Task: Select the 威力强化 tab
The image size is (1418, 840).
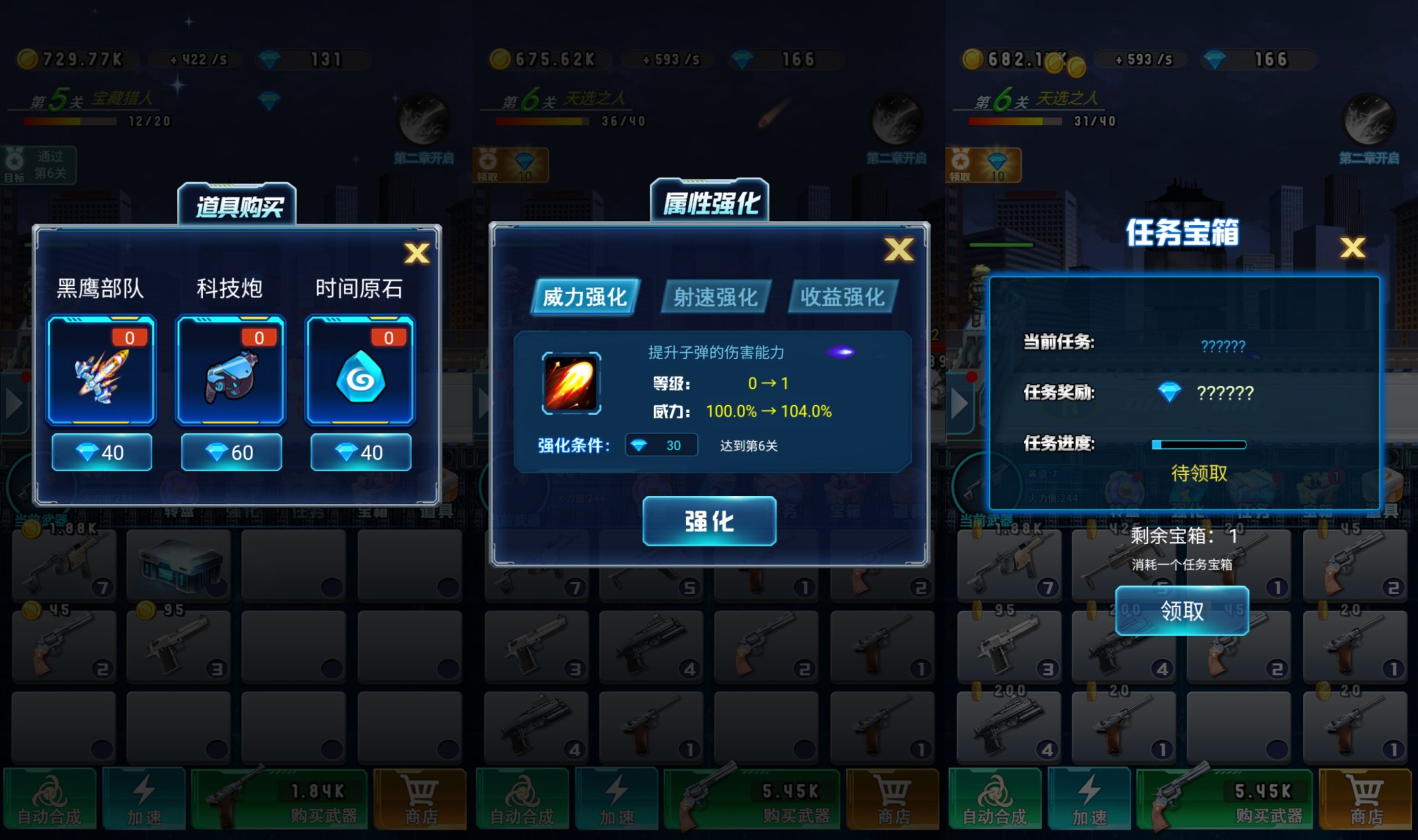Action: (x=584, y=296)
